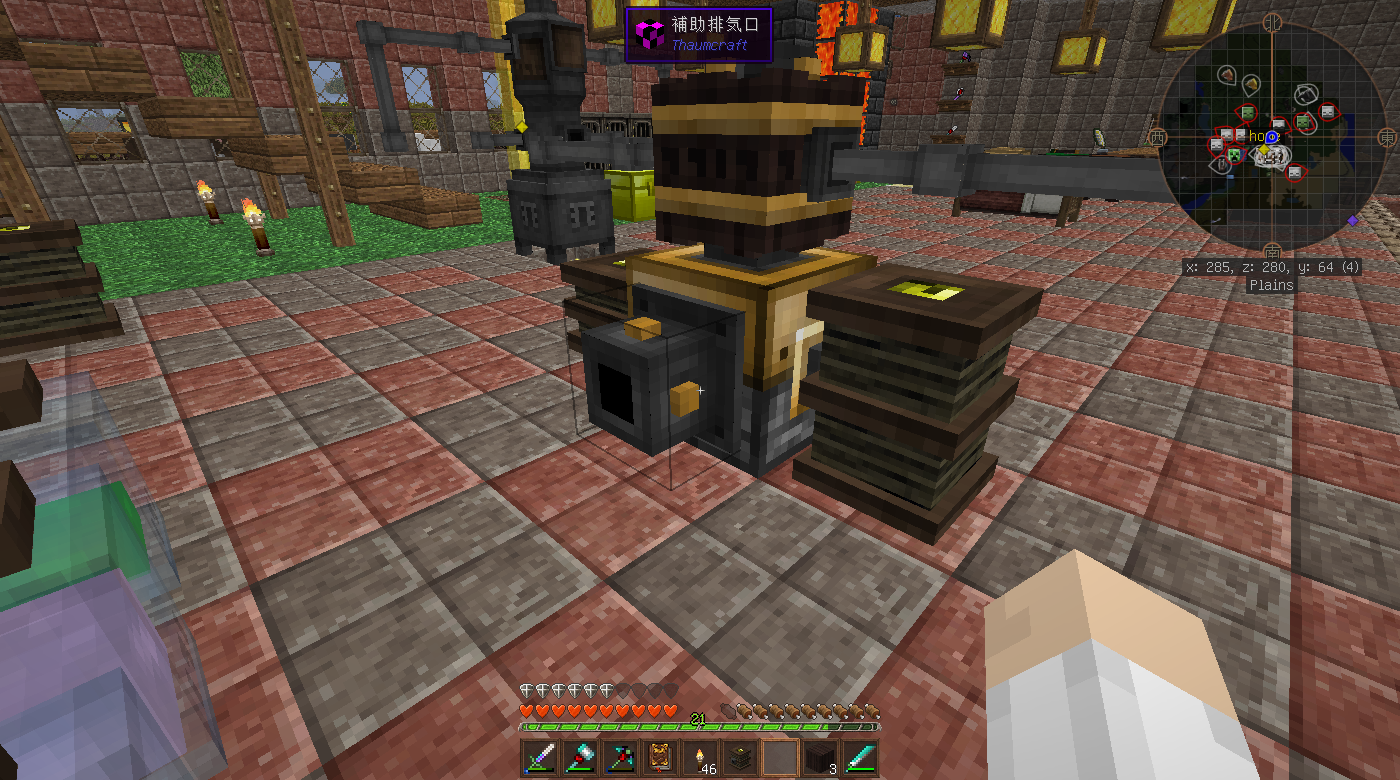Select the cyan diamond sword slot
The height and width of the screenshot is (780, 1400).
coord(859,758)
